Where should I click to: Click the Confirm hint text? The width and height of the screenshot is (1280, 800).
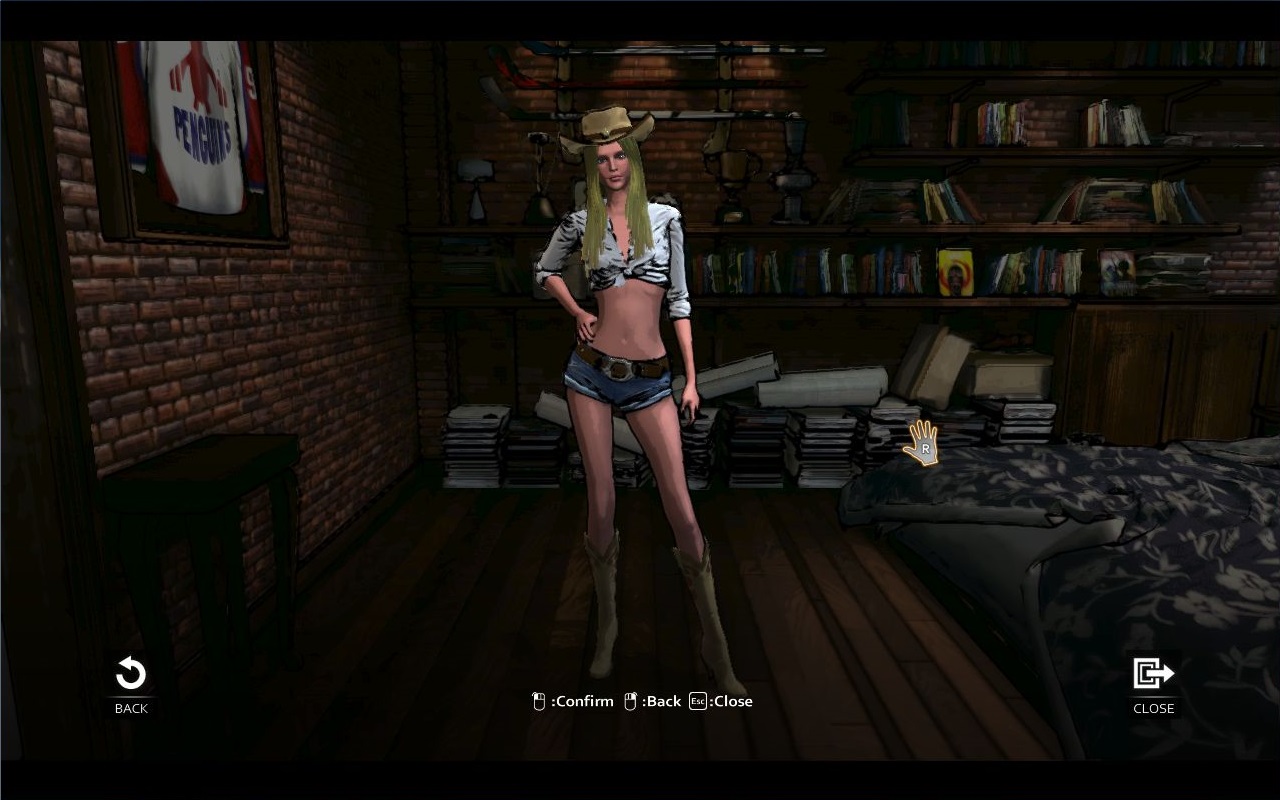(x=583, y=701)
